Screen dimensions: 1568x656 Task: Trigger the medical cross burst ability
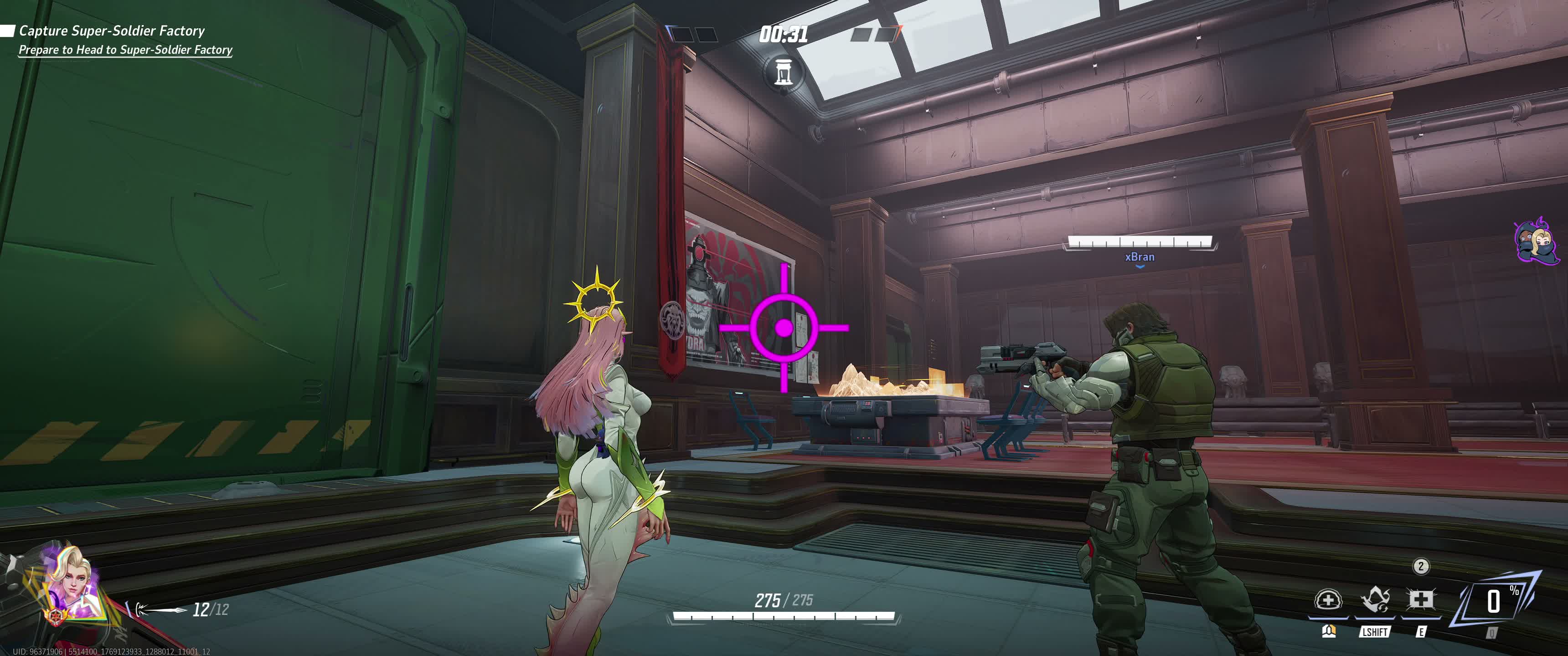pos(1421,600)
